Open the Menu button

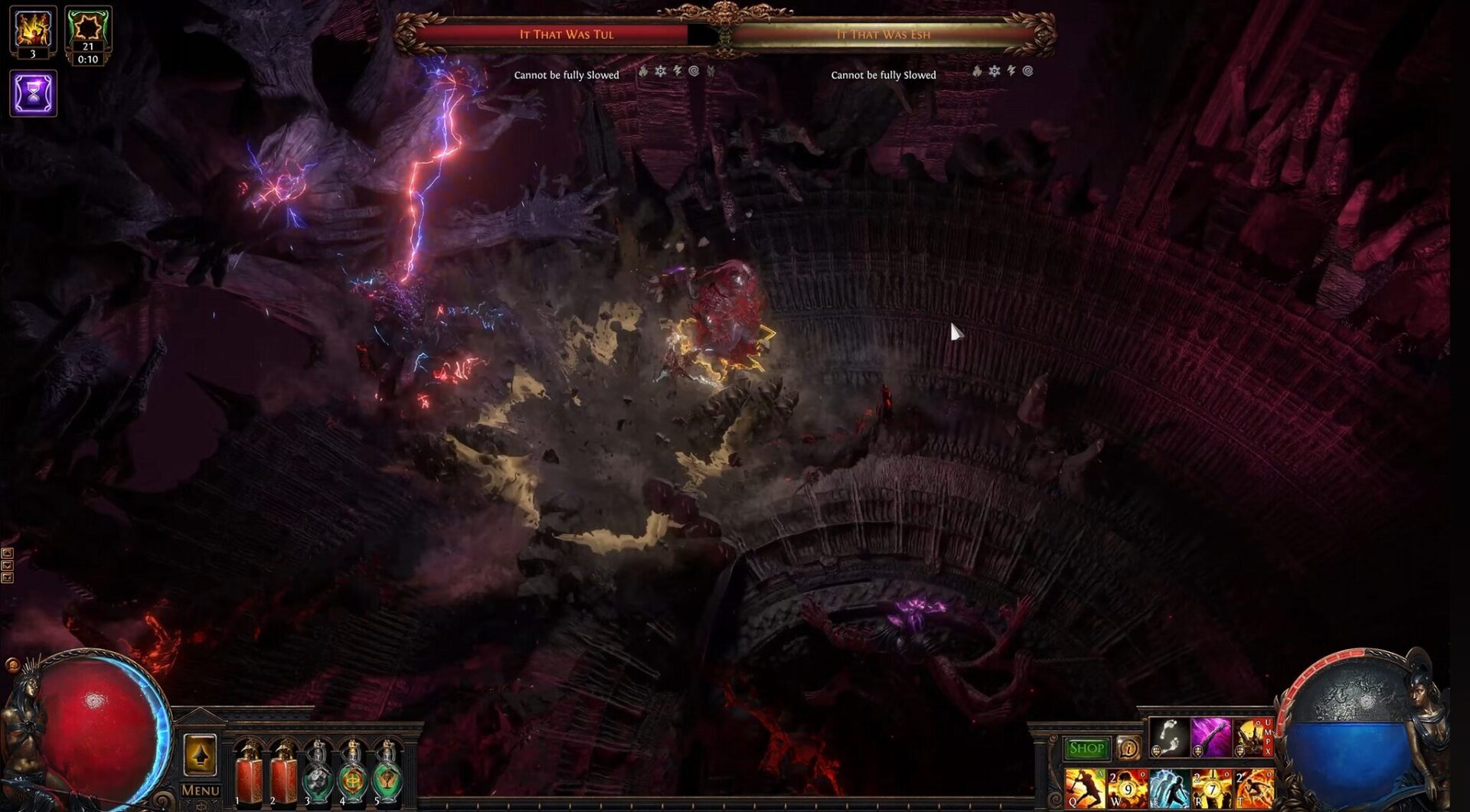click(x=200, y=790)
